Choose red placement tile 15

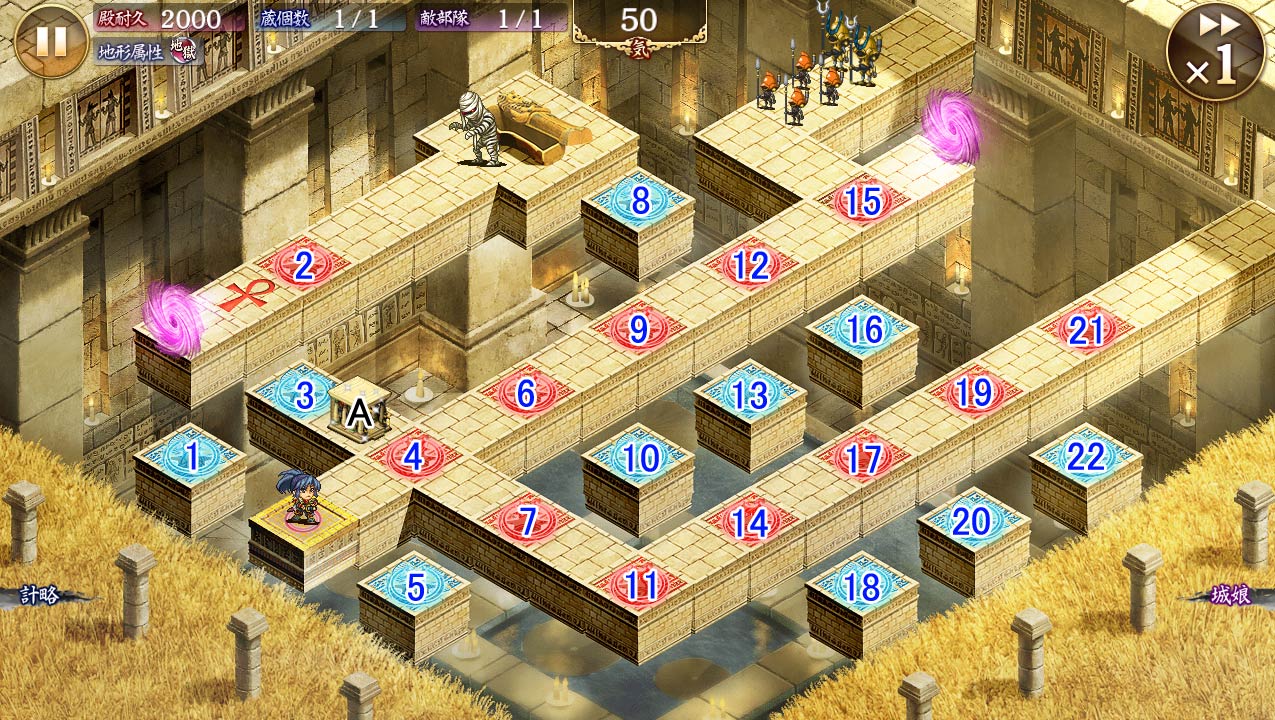pos(862,202)
